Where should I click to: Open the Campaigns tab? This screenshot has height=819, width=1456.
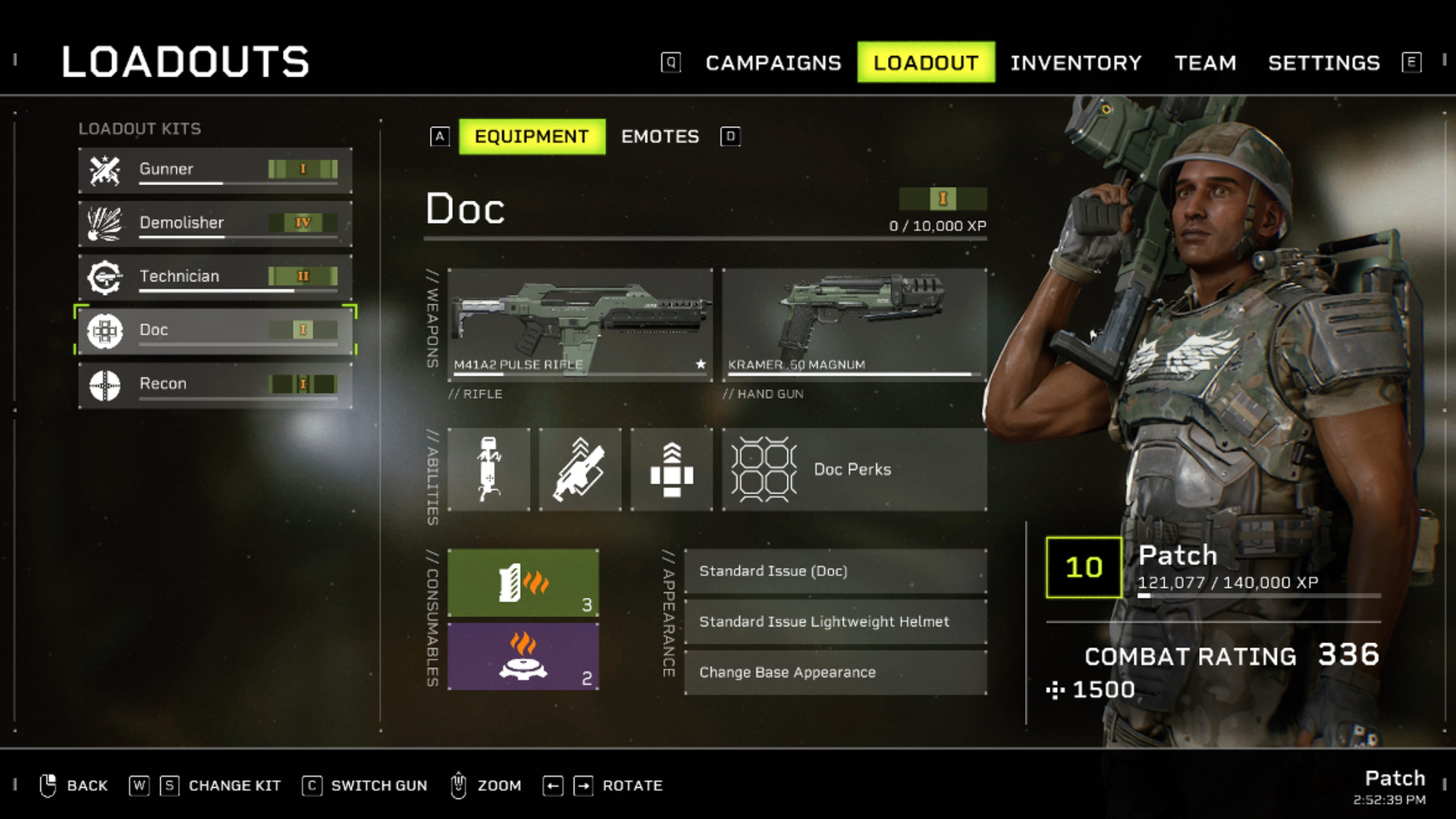[x=773, y=63]
